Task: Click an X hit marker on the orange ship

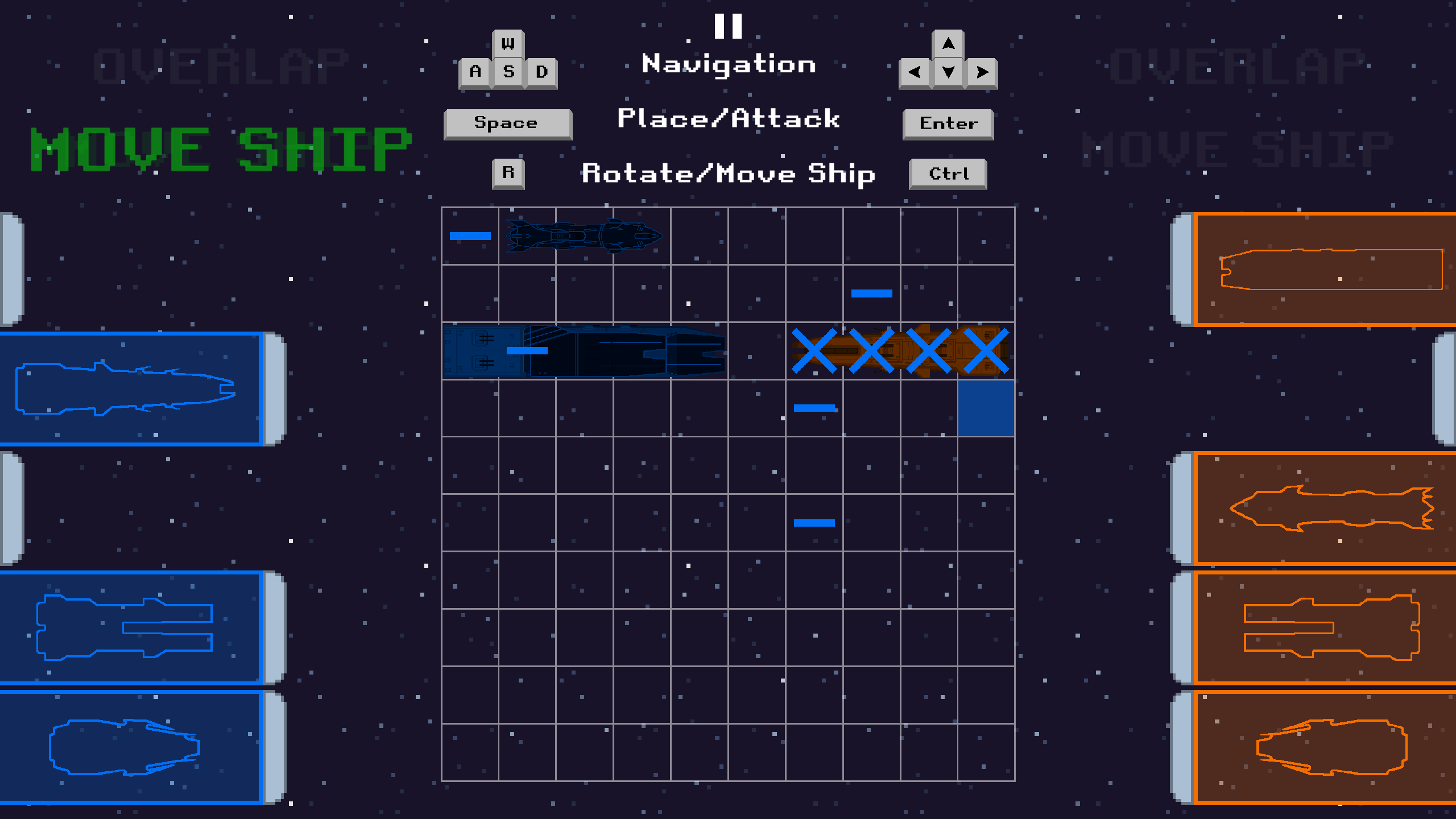Action: tap(814, 350)
